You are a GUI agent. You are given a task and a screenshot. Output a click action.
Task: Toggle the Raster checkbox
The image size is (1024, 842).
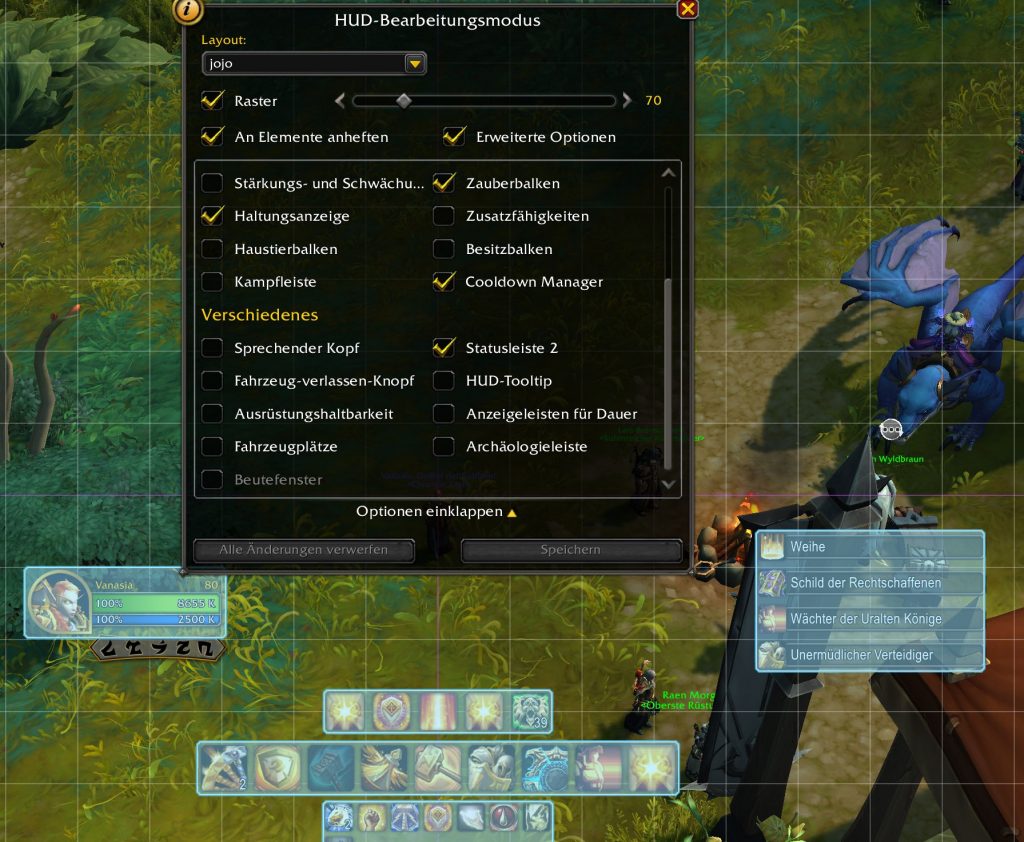click(212, 101)
